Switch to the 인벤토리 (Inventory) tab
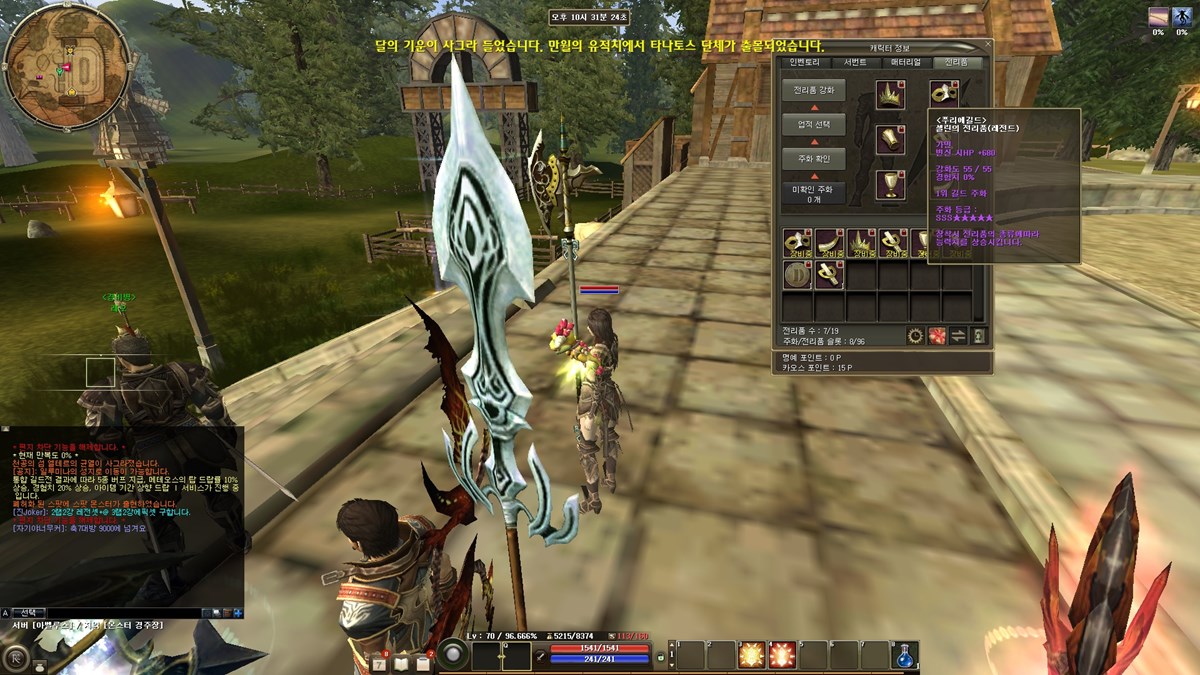Screen dimensions: 1200x675 [x=806, y=62]
